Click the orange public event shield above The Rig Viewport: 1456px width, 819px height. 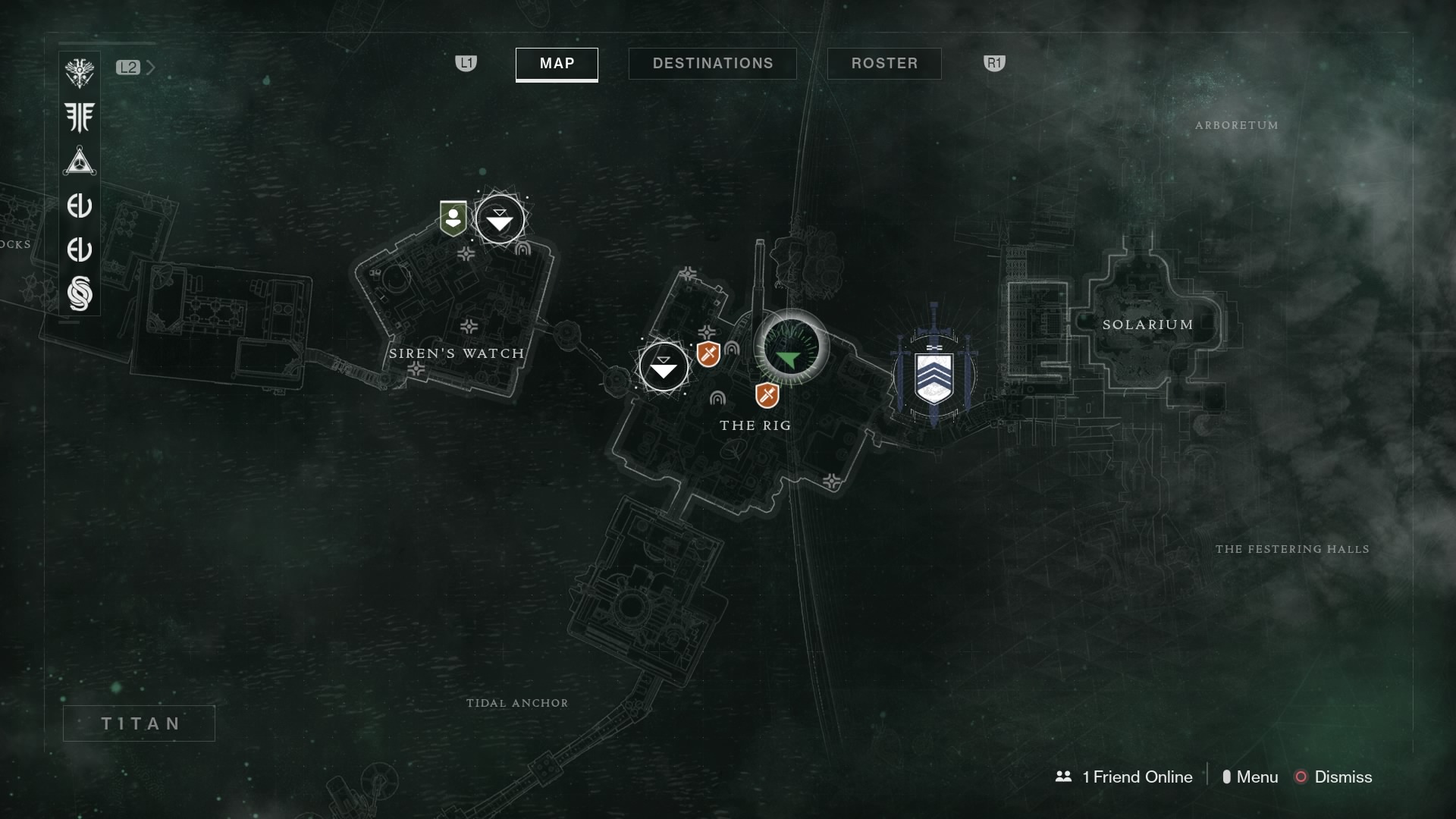[x=708, y=353]
